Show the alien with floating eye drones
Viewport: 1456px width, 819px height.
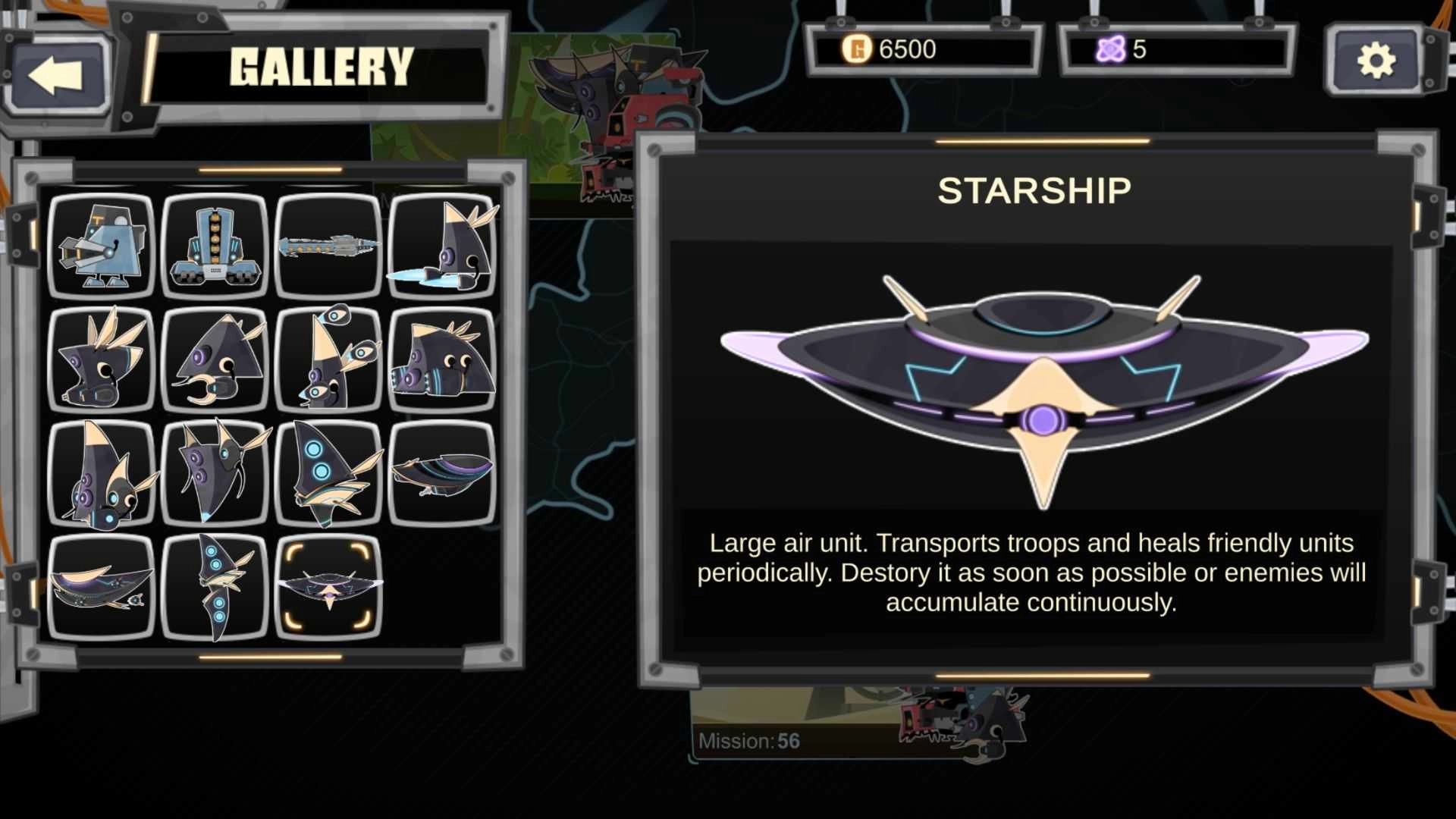[x=328, y=359]
